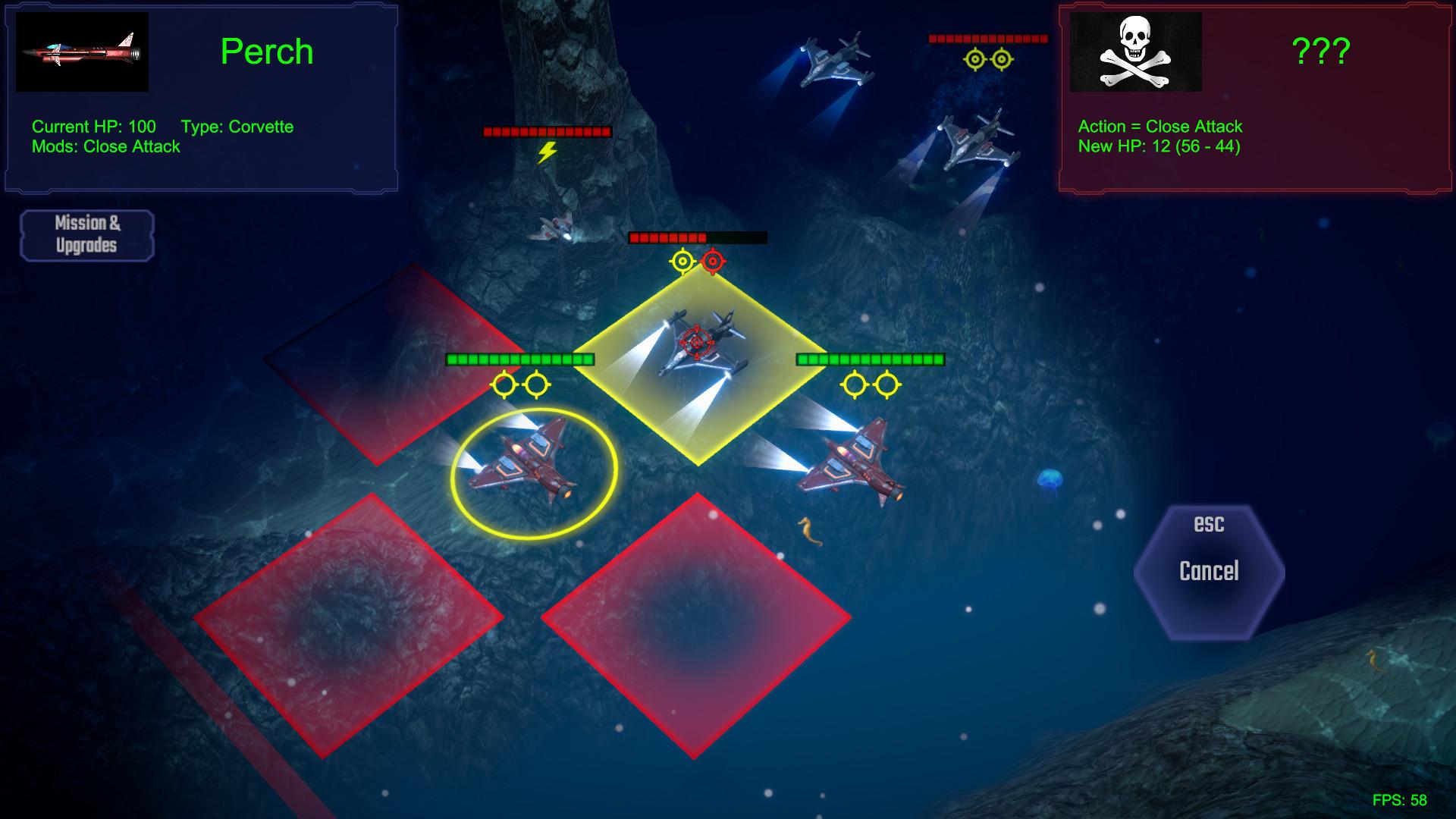This screenshot has height=819, width=1456.
Task: Click the red targeting reticle on the highlighted enemy corvette
Action: (698, 341)
